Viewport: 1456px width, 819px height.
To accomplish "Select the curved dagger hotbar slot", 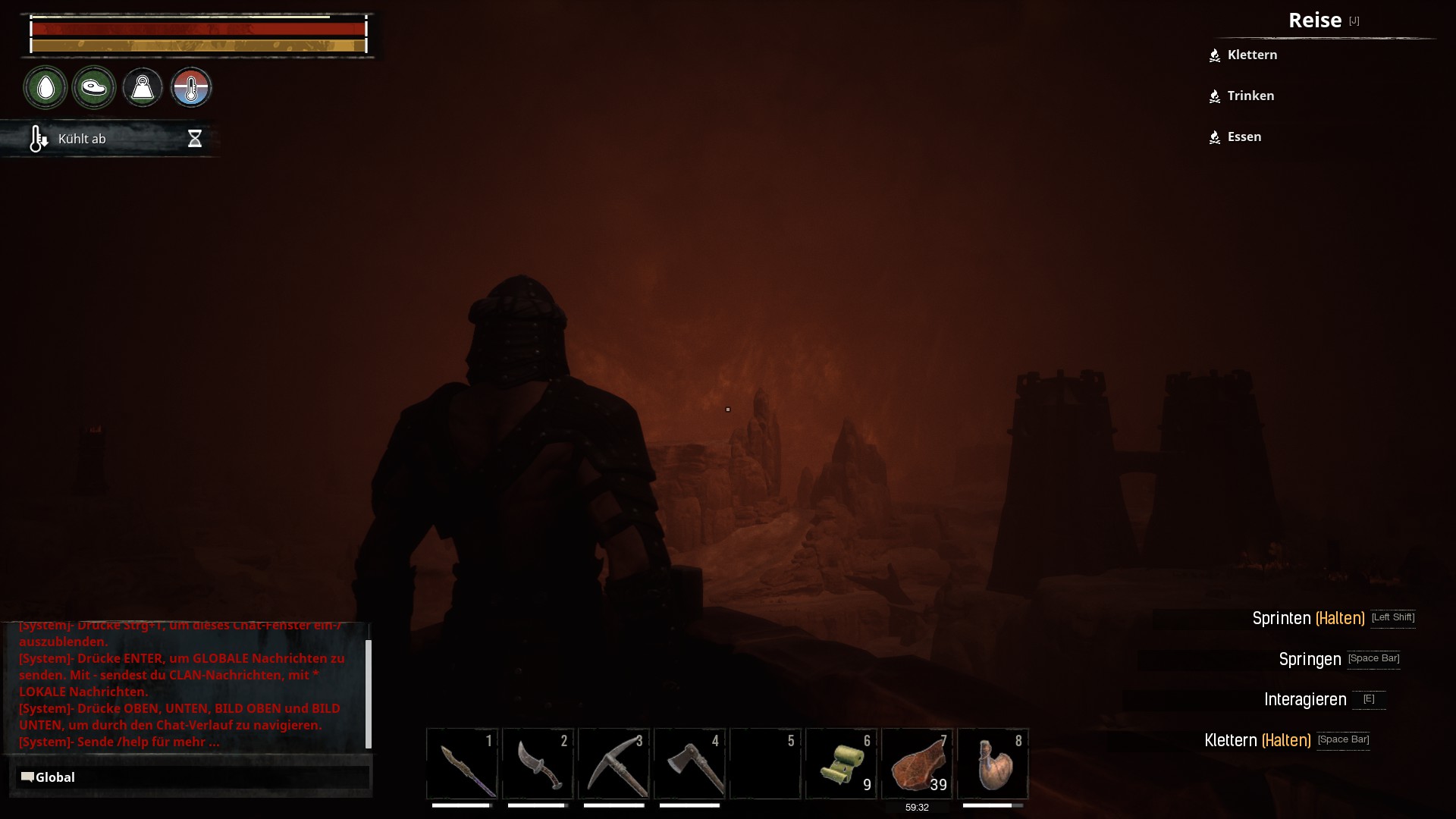I will point(538,764).
